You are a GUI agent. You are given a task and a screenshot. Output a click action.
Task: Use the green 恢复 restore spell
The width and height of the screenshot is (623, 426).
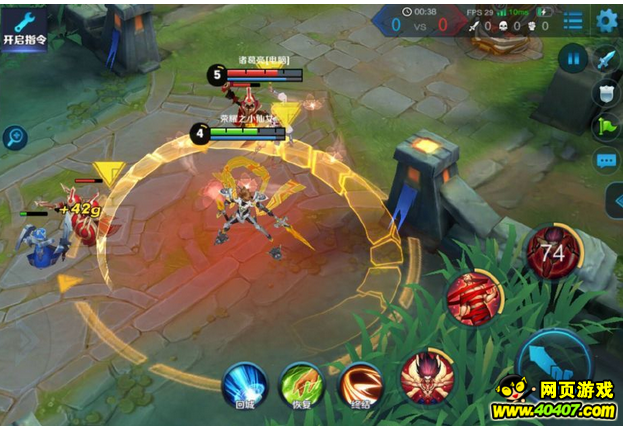click(301, 384)
